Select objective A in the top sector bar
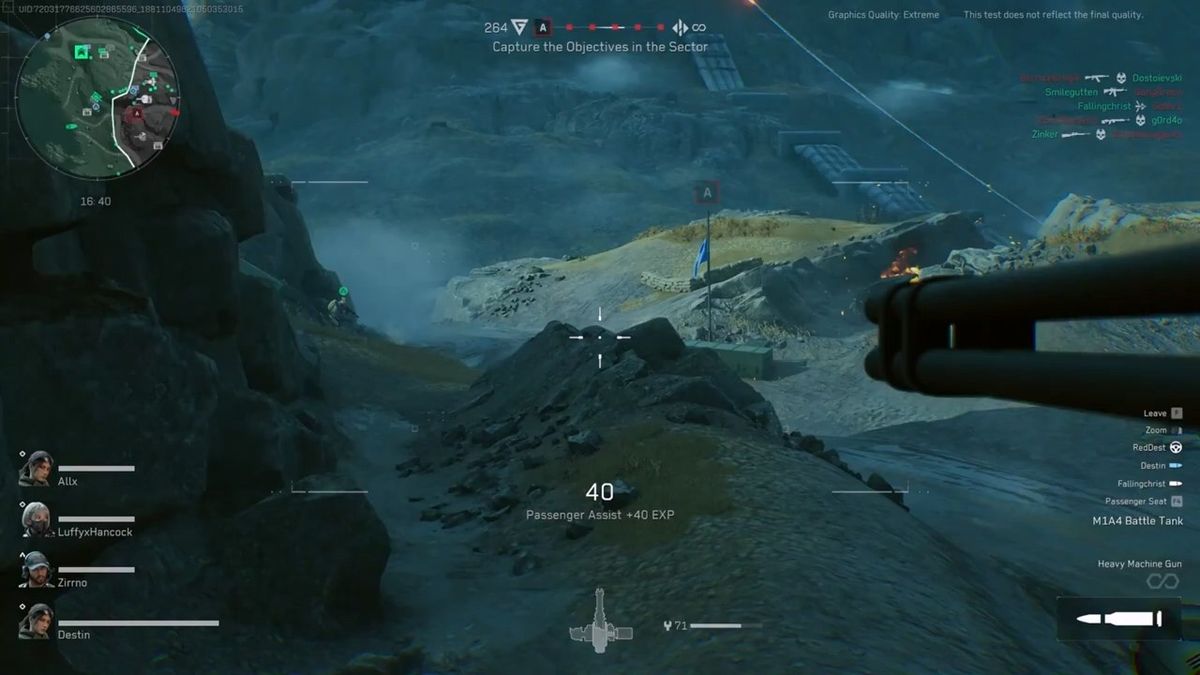Viewport: 1200px width, 675px height. click(543, 28)
